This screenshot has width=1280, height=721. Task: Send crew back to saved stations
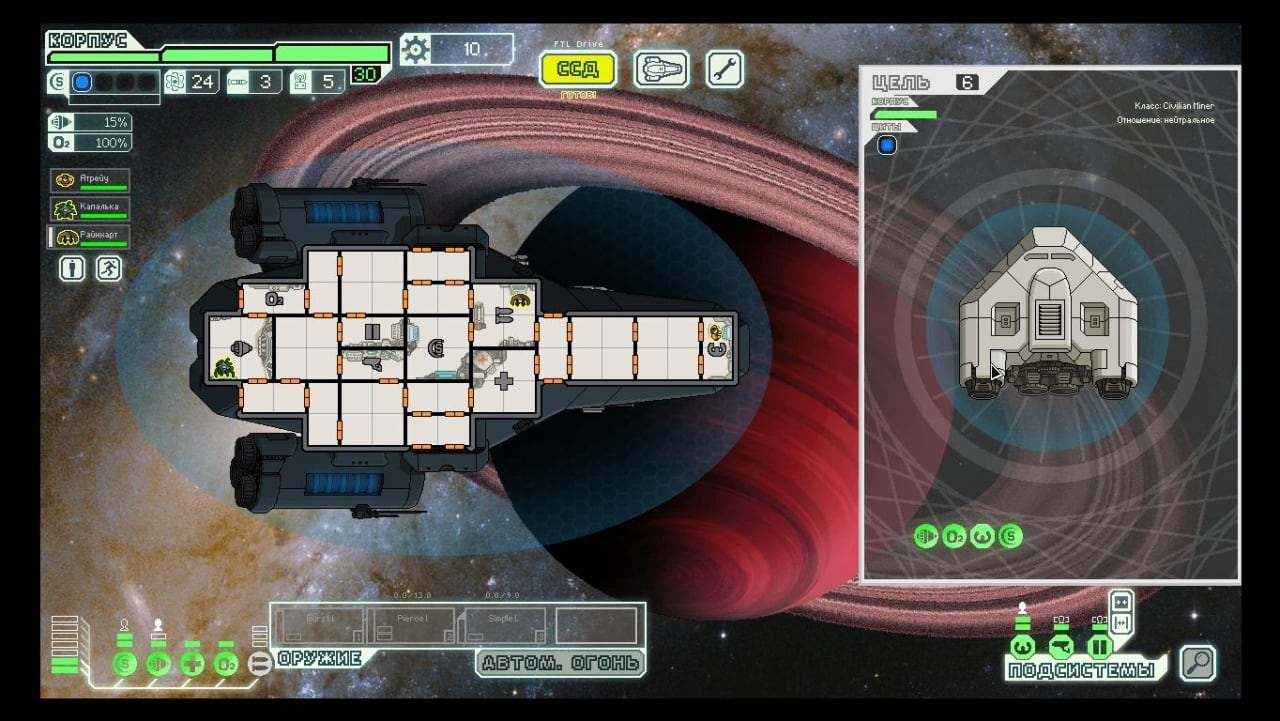[108, 269]
